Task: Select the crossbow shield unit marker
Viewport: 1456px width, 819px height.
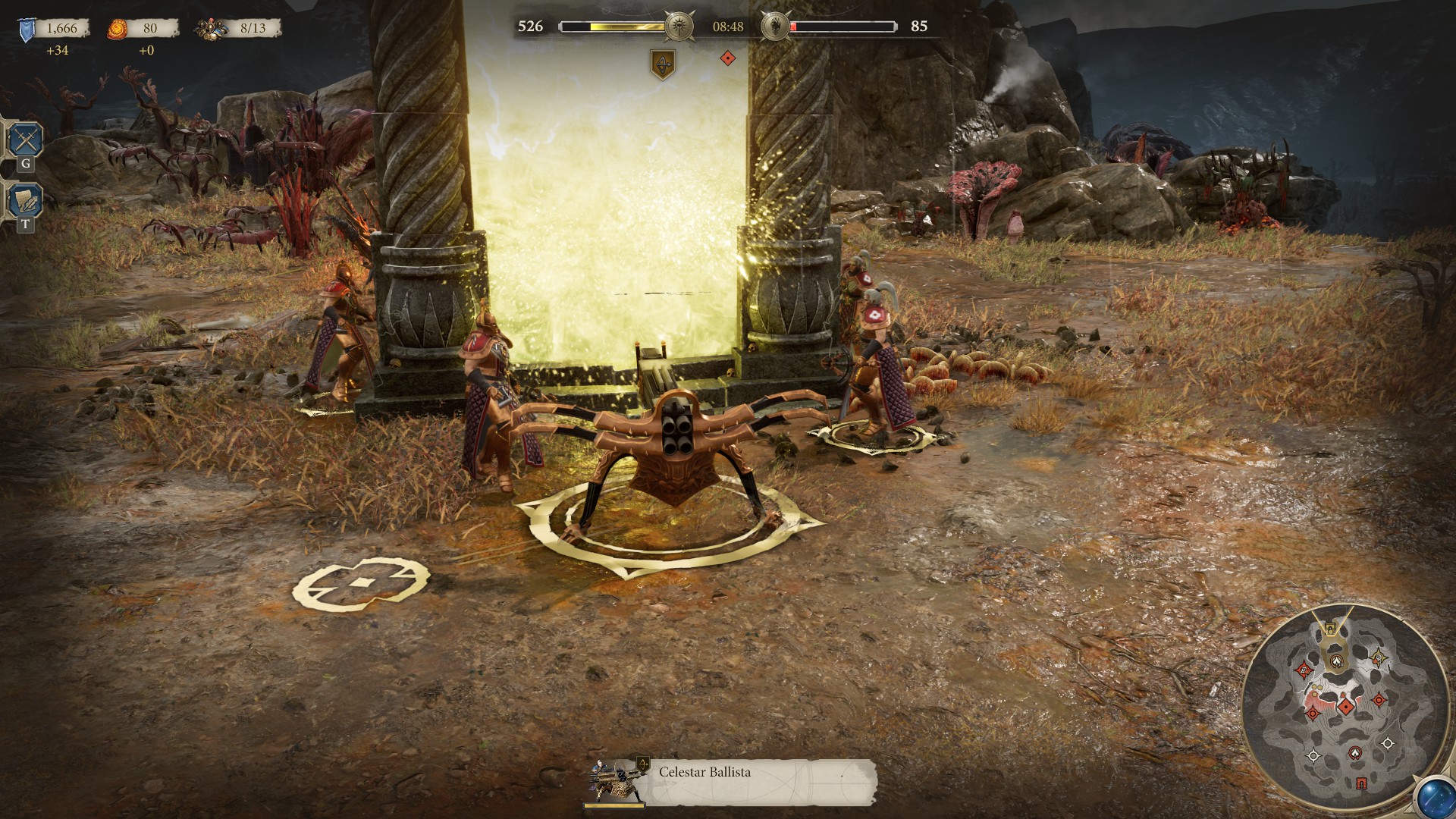Action: click(x=664, y=64)
